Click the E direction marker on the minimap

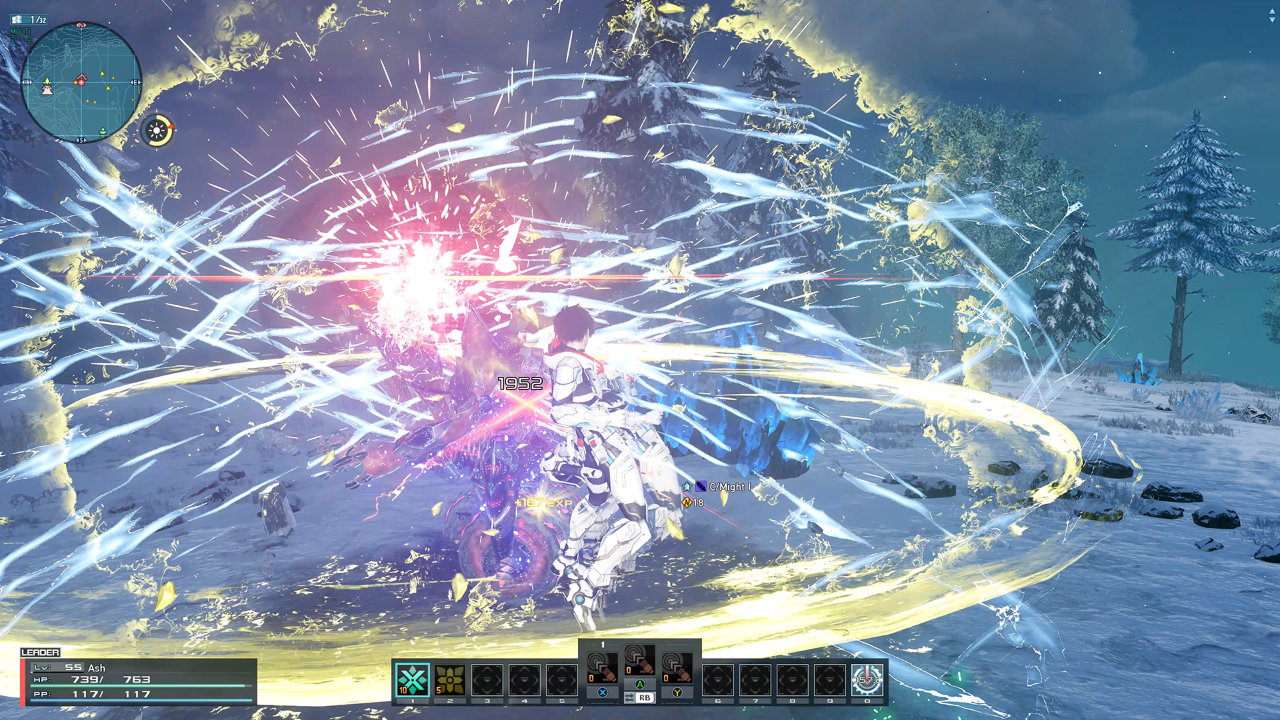pyautogui.click(x=134, y=82)
